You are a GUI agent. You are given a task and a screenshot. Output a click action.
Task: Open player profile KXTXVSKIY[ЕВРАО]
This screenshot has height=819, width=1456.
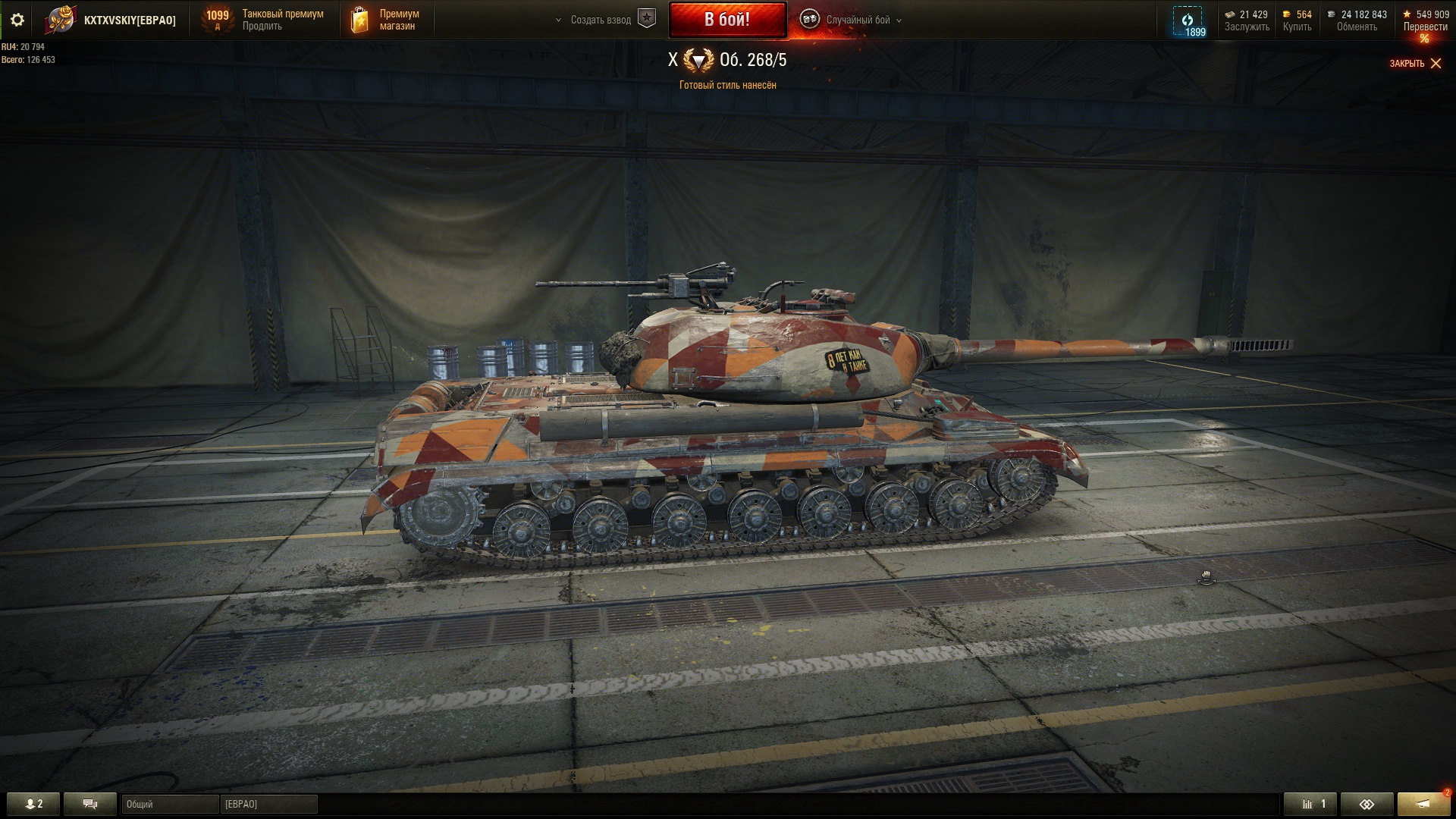[x=129, y=20]
